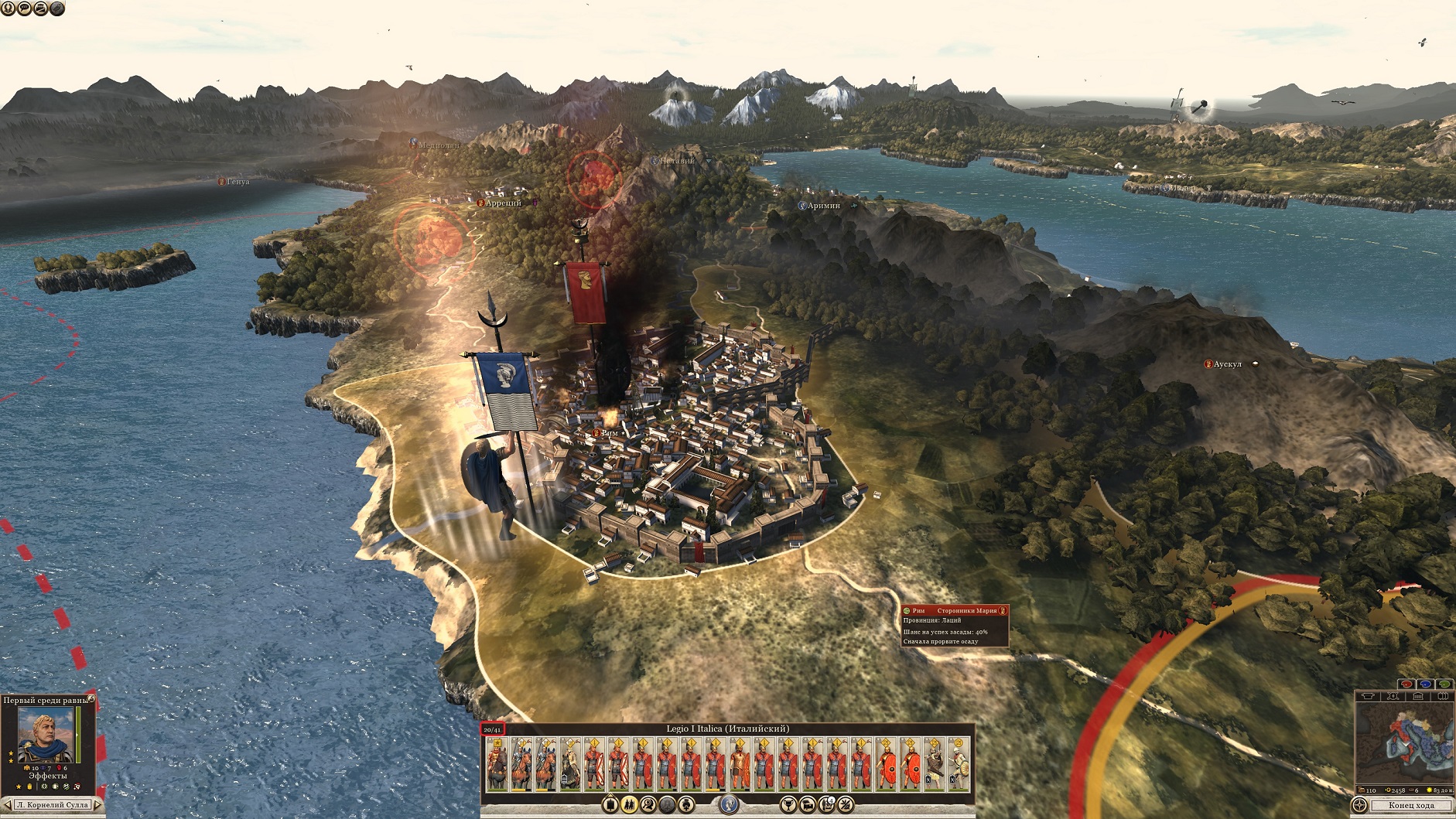Open the first round menu button top-left
The image size is (1456, 819).
tap(7, 9)
